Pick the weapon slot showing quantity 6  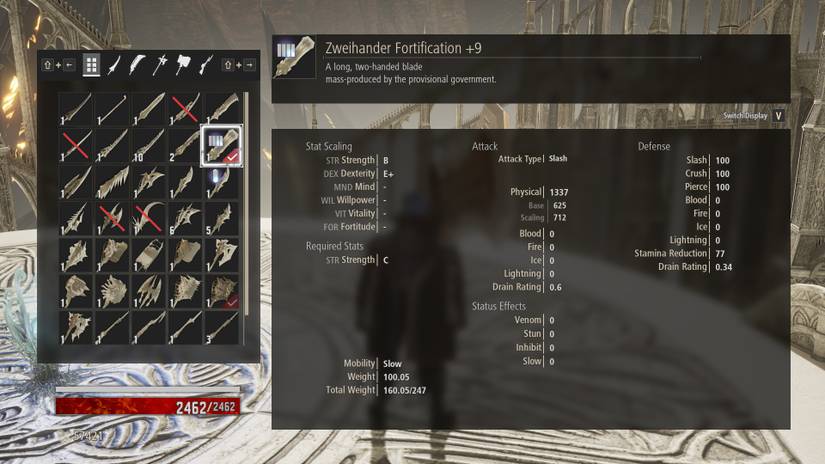[184, 217]
